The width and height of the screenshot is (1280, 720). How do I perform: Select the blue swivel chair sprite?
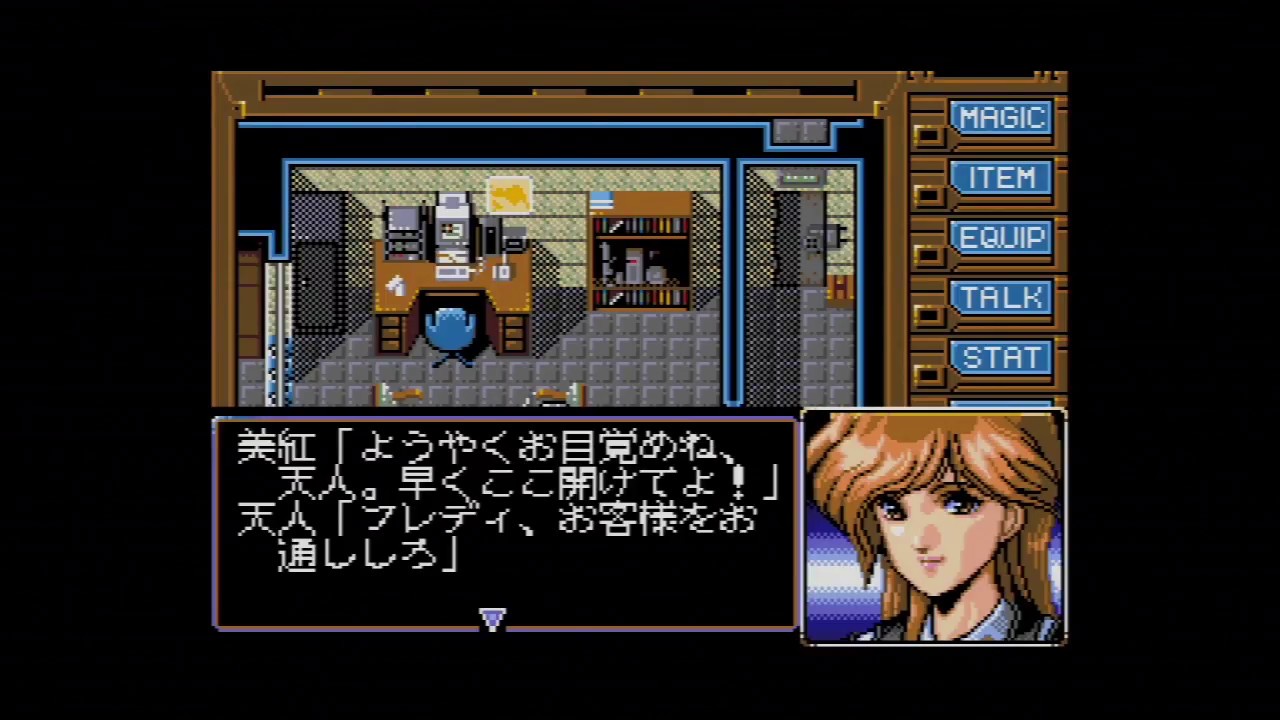(x=450, y=330)
